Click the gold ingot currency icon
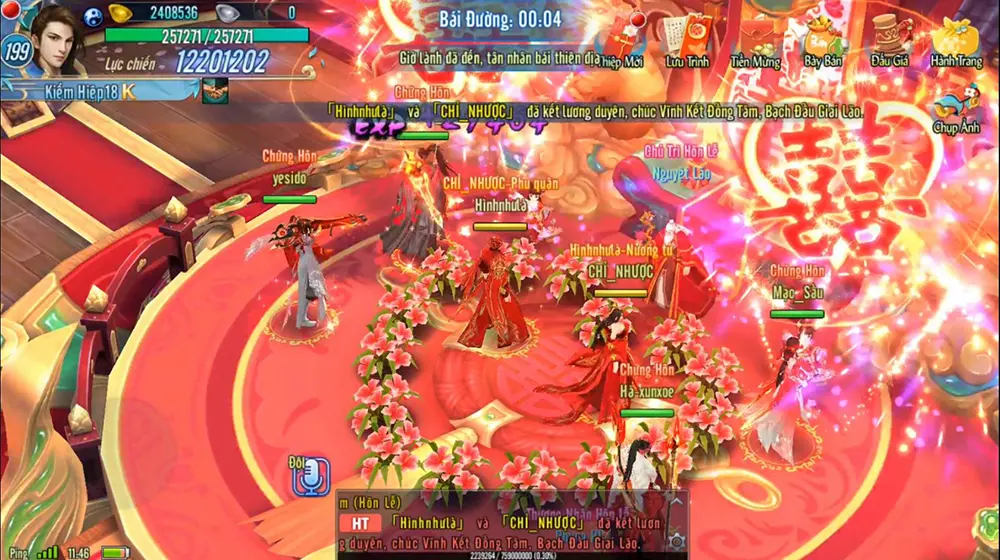 121,13
